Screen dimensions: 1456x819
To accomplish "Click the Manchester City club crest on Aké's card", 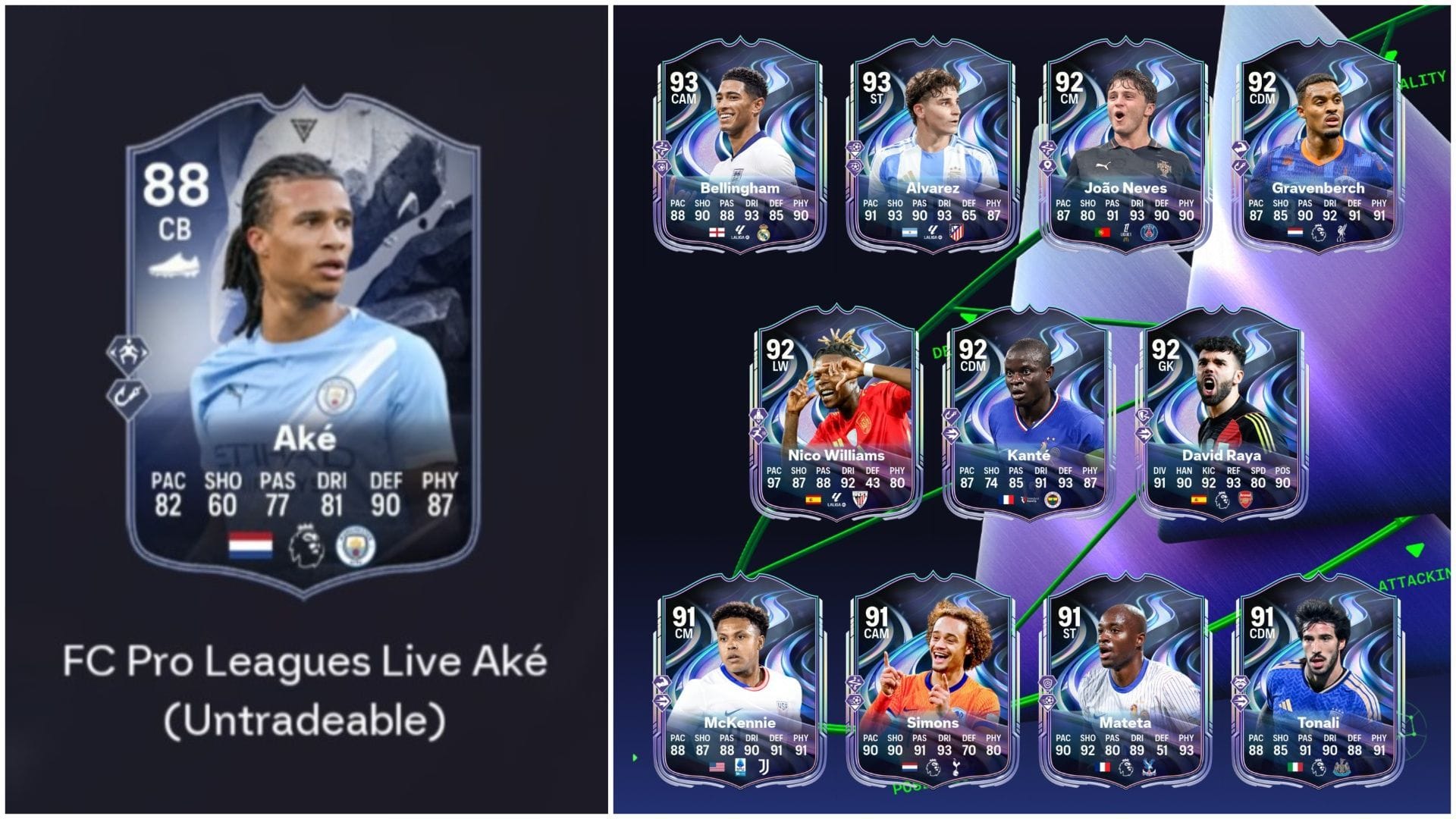I will pyautogui.click(x=355, y=544).
